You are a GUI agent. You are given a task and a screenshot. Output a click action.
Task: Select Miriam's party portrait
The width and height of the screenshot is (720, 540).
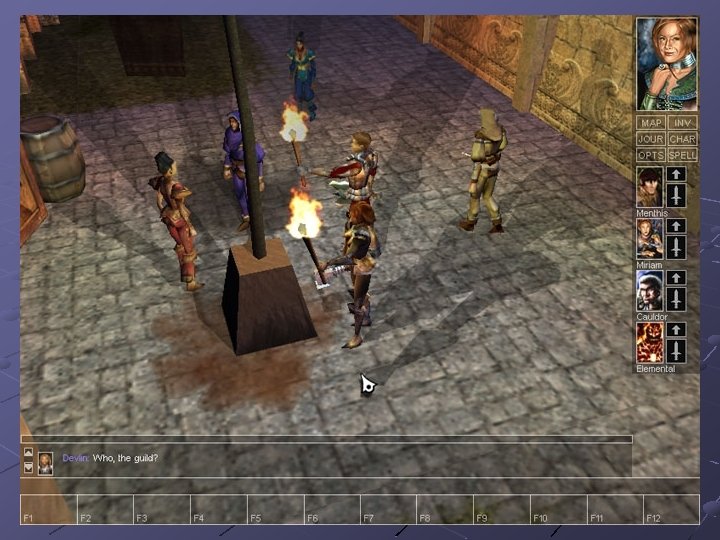point(650,239)
